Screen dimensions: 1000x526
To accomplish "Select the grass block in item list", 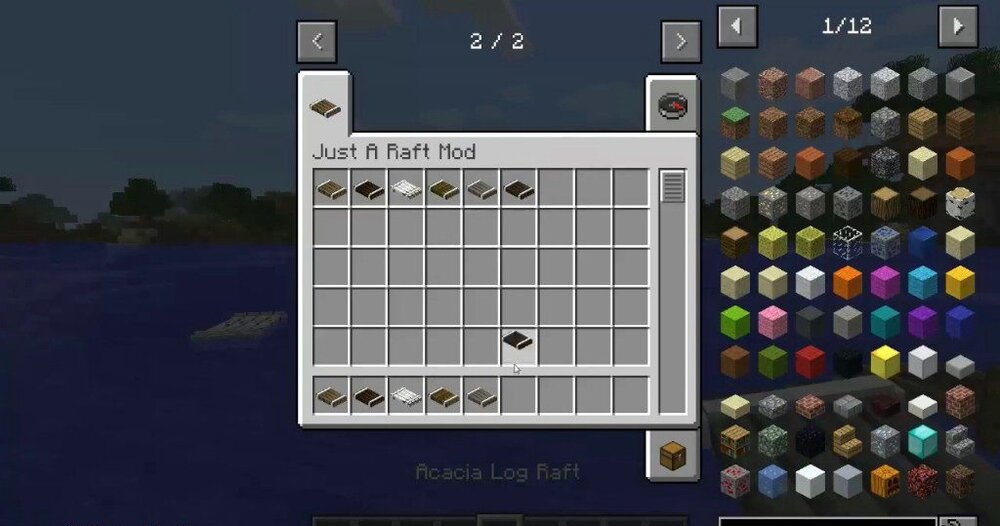I will point(735,123).
